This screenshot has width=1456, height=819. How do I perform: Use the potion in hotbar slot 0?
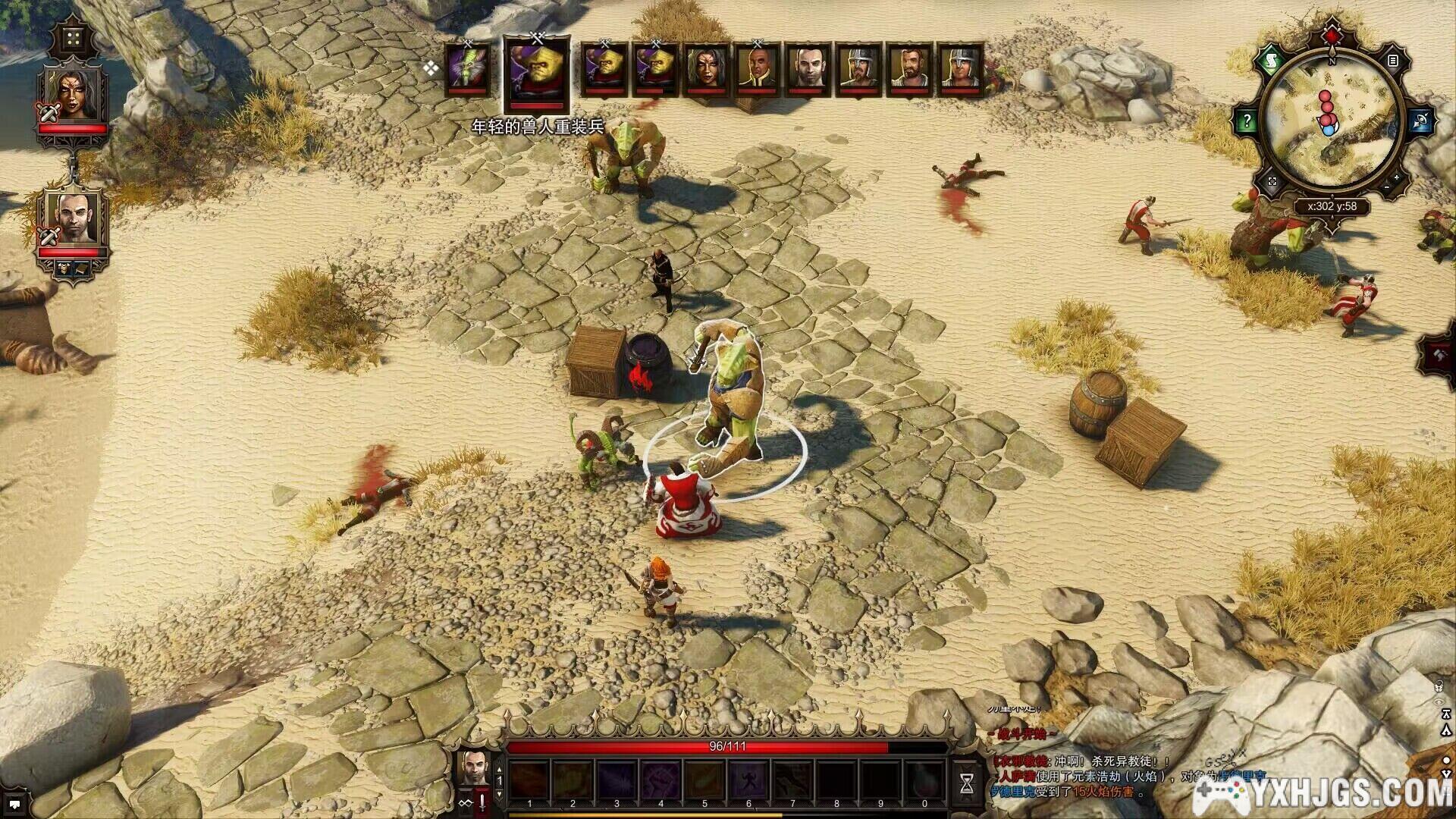pos(924,781)
